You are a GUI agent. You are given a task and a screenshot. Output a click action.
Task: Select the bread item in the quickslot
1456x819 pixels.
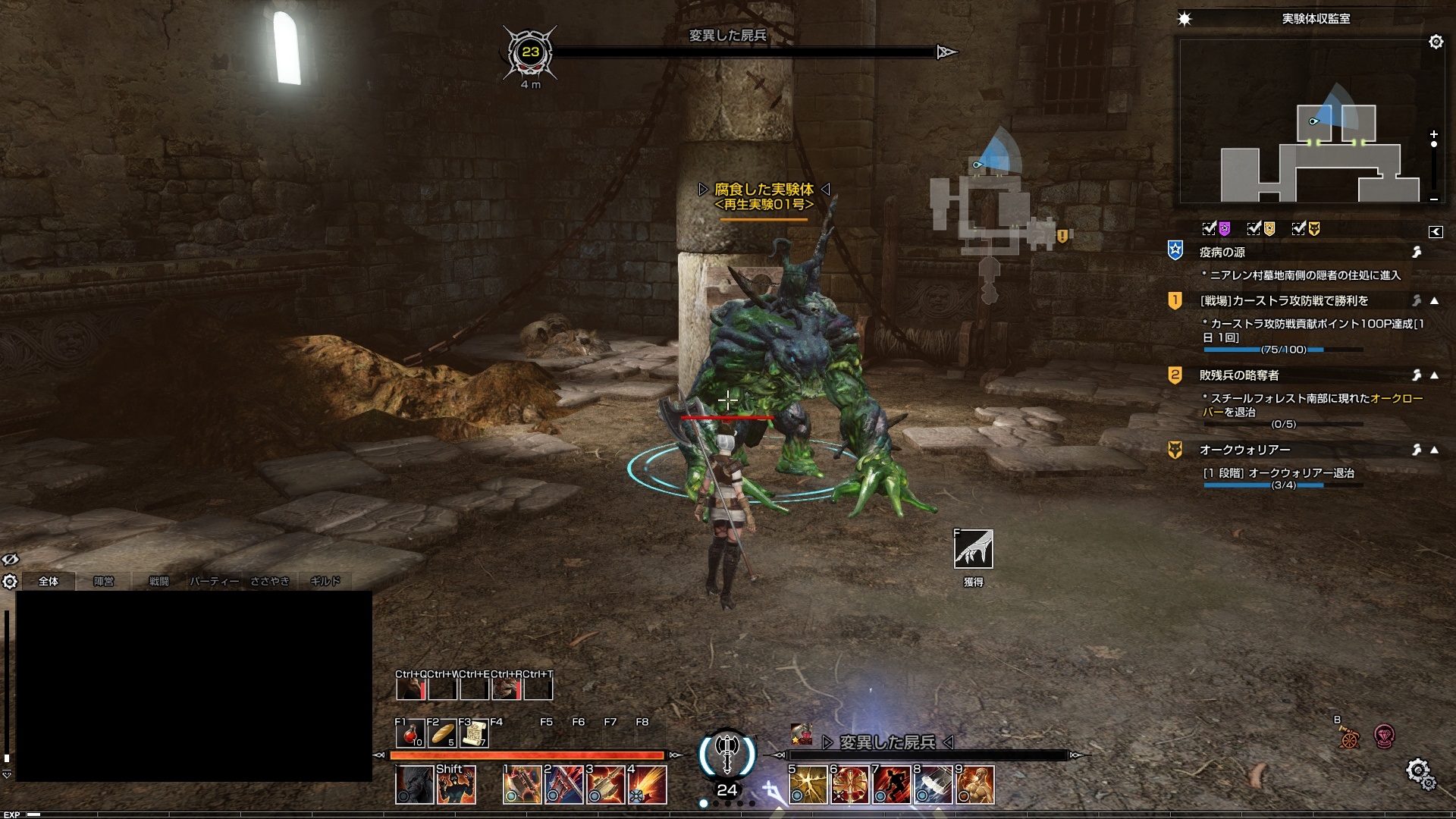coord(442,733)
